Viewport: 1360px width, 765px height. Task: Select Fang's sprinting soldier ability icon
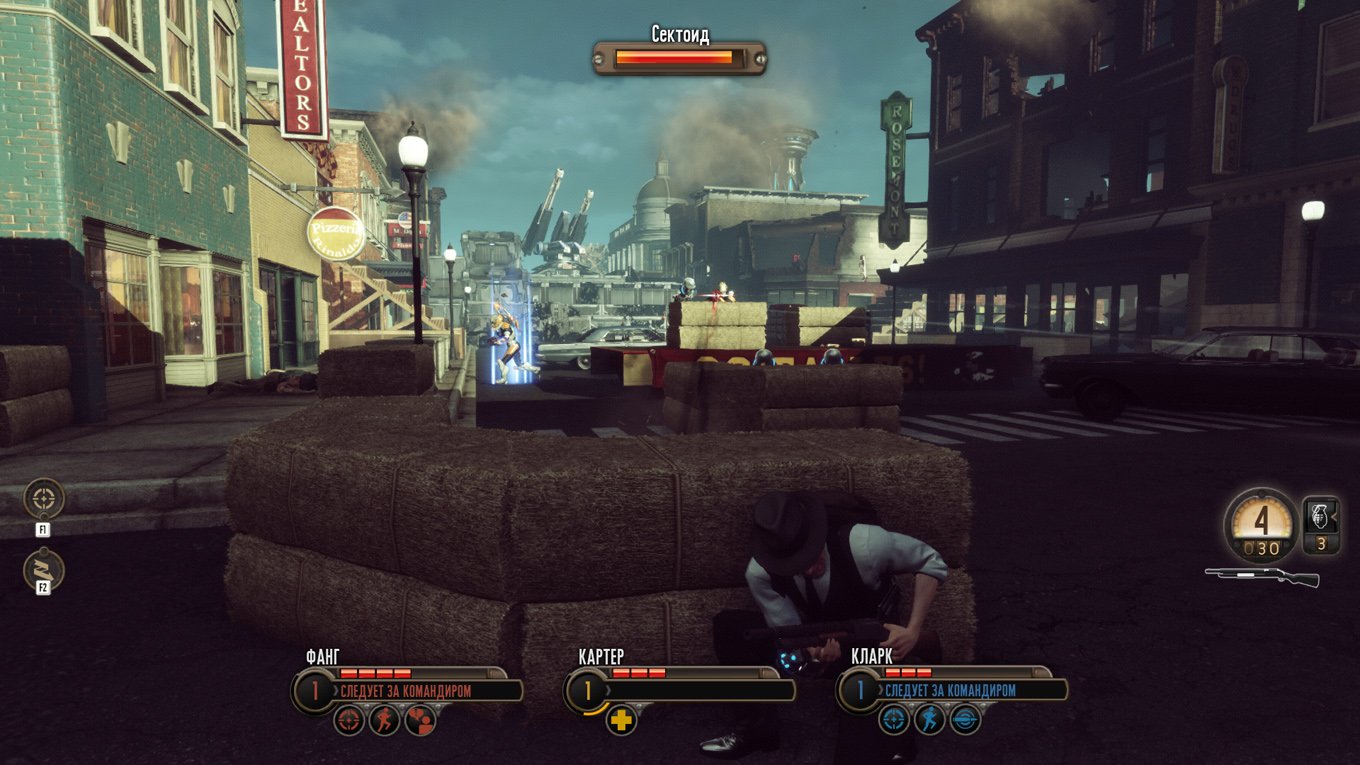(385, 719)
